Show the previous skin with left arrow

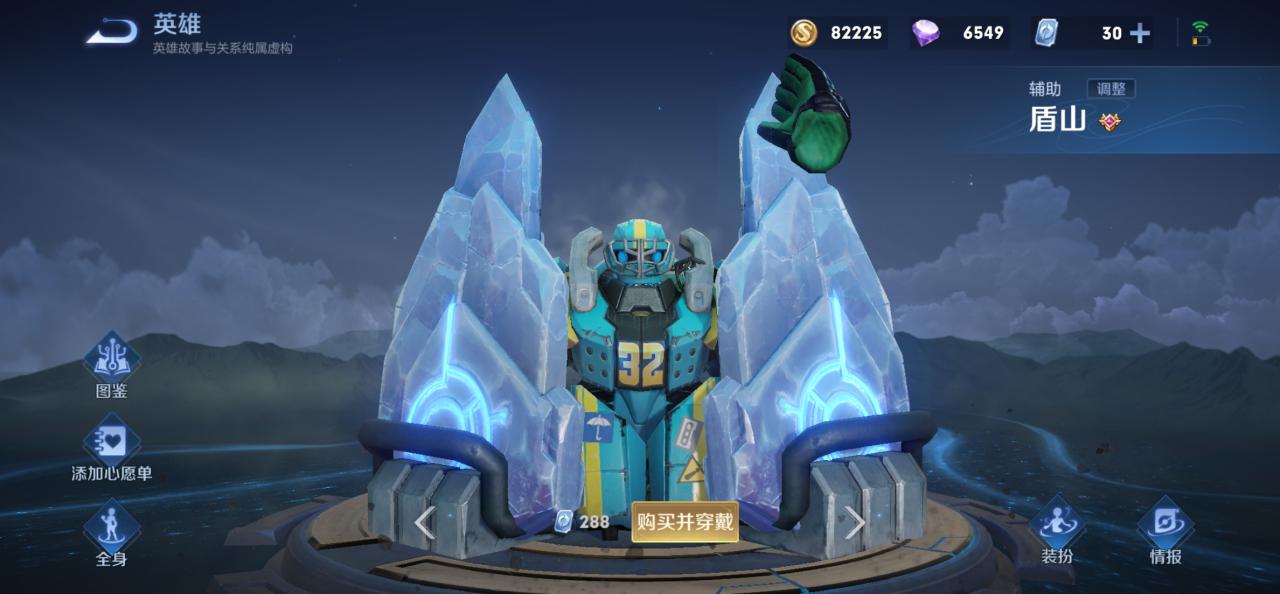click(x=425, y=522)
